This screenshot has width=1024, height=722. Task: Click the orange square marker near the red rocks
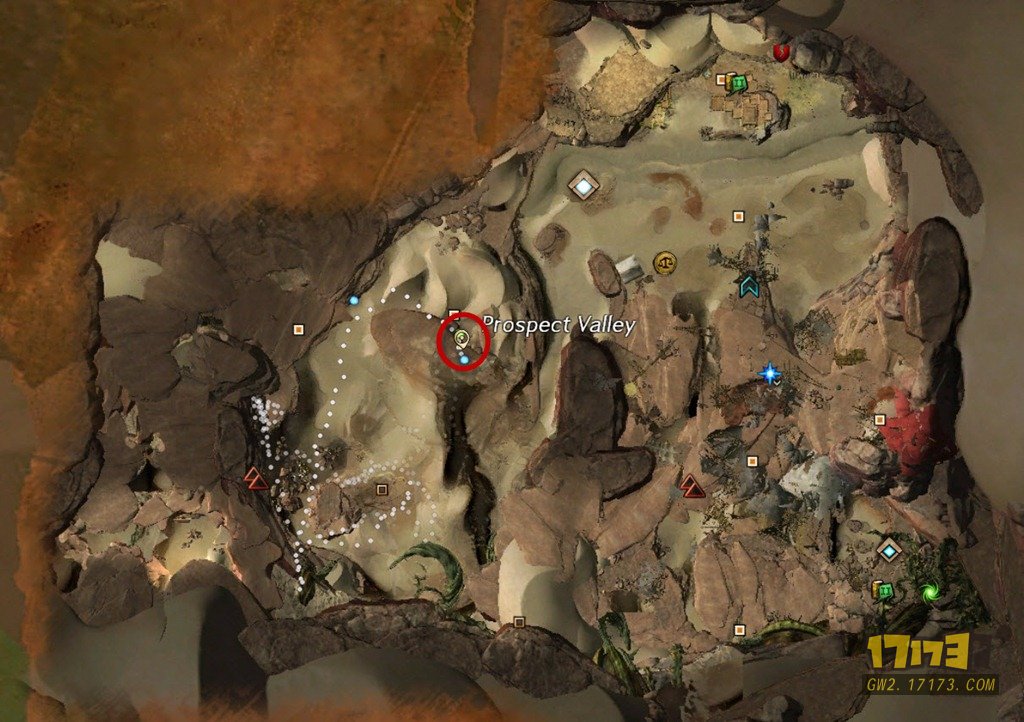(879, 420)
